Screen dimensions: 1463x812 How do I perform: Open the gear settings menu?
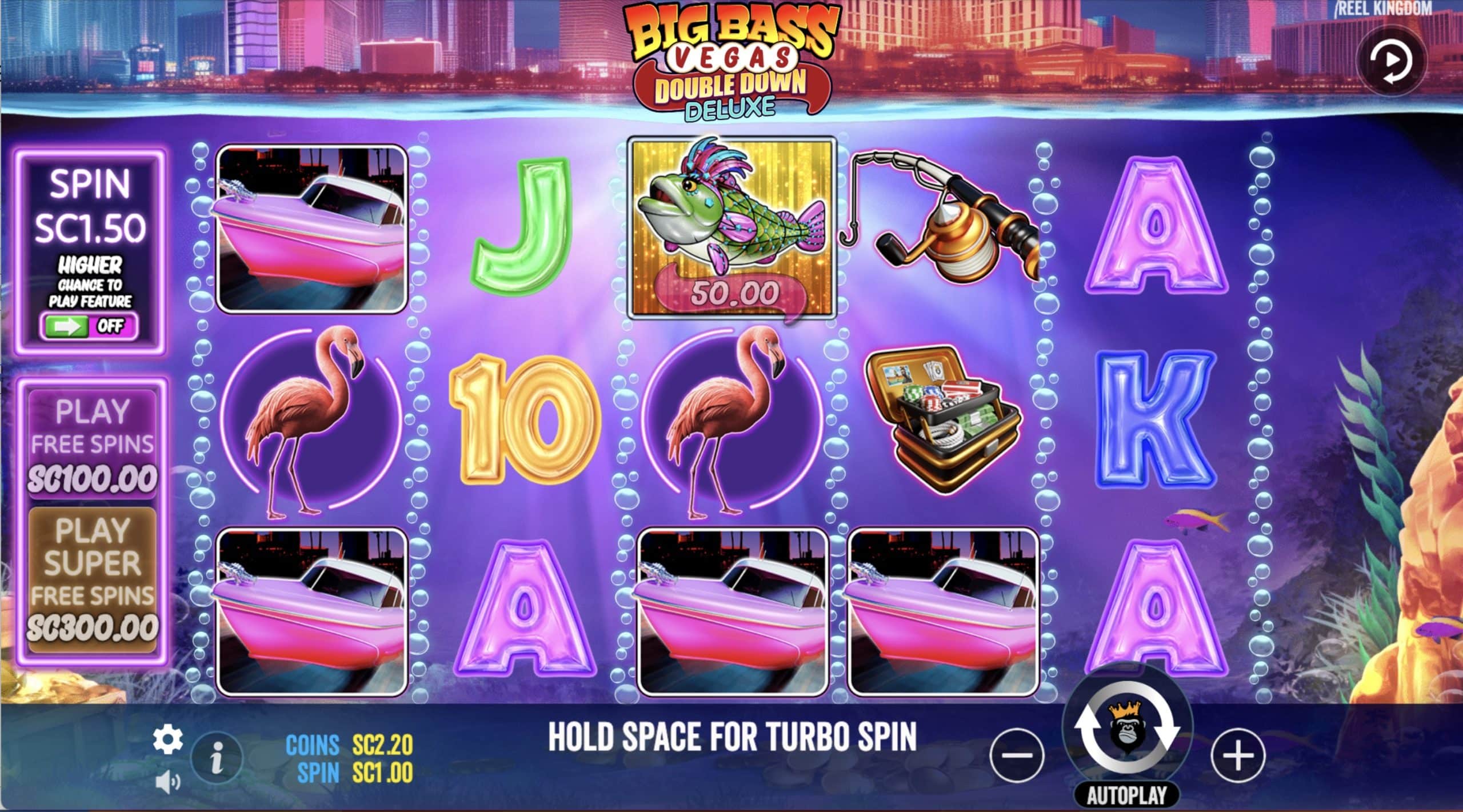(168, 740)
